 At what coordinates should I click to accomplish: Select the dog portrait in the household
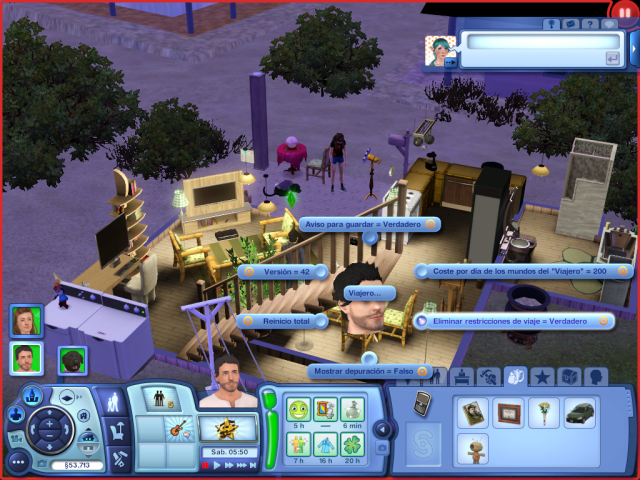tap(72, 359)
